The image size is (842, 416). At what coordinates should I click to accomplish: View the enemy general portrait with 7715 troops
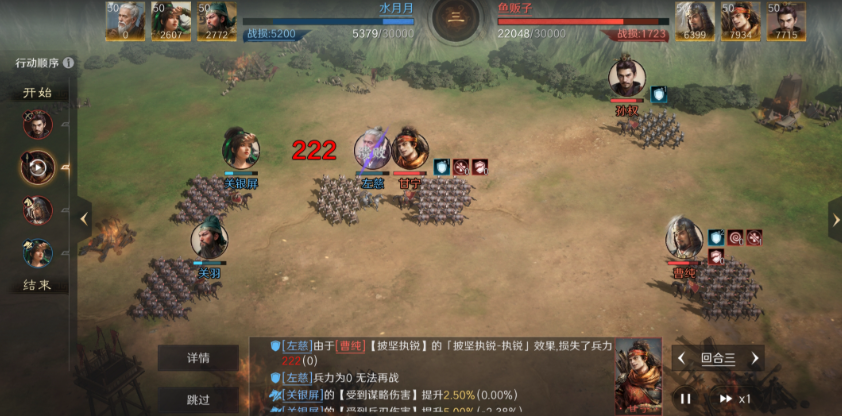(x=786, y=20)
